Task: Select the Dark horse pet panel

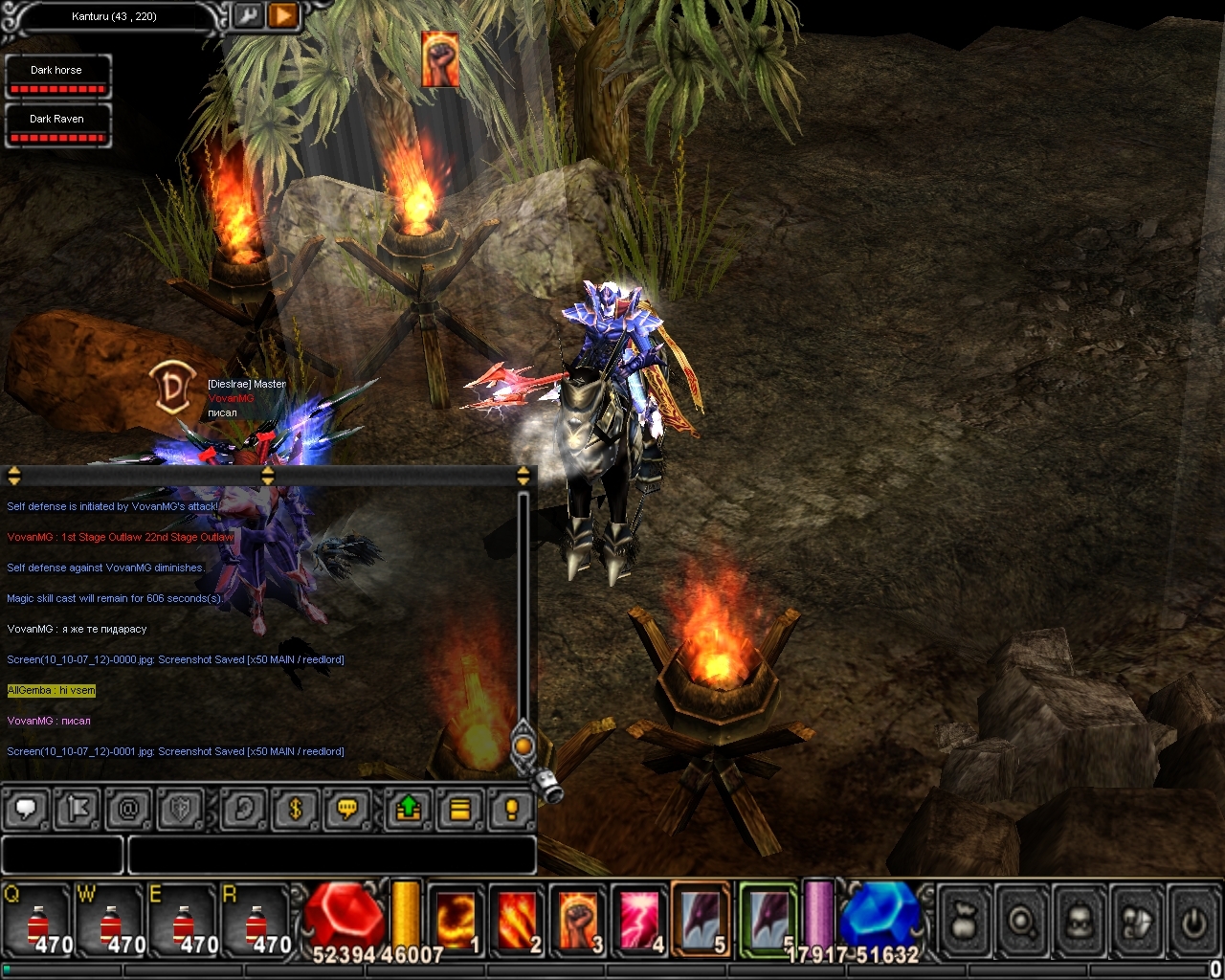Action: pos(57,77)
